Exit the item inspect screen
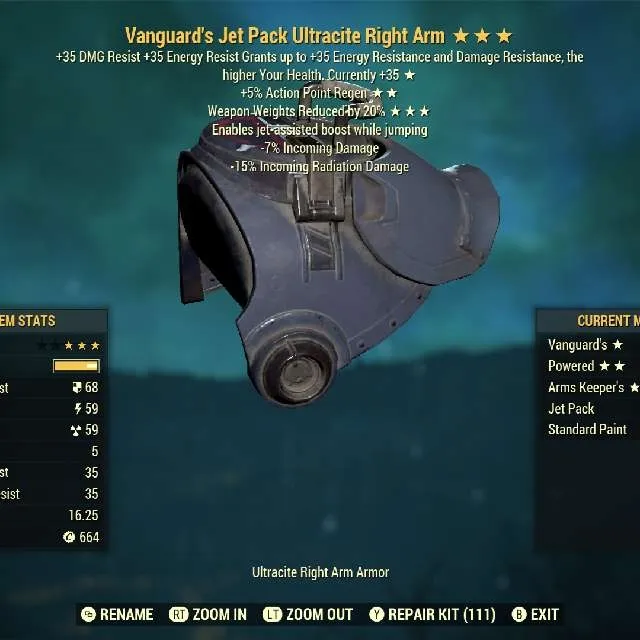640x640 pixels. [x=535, y=614]
